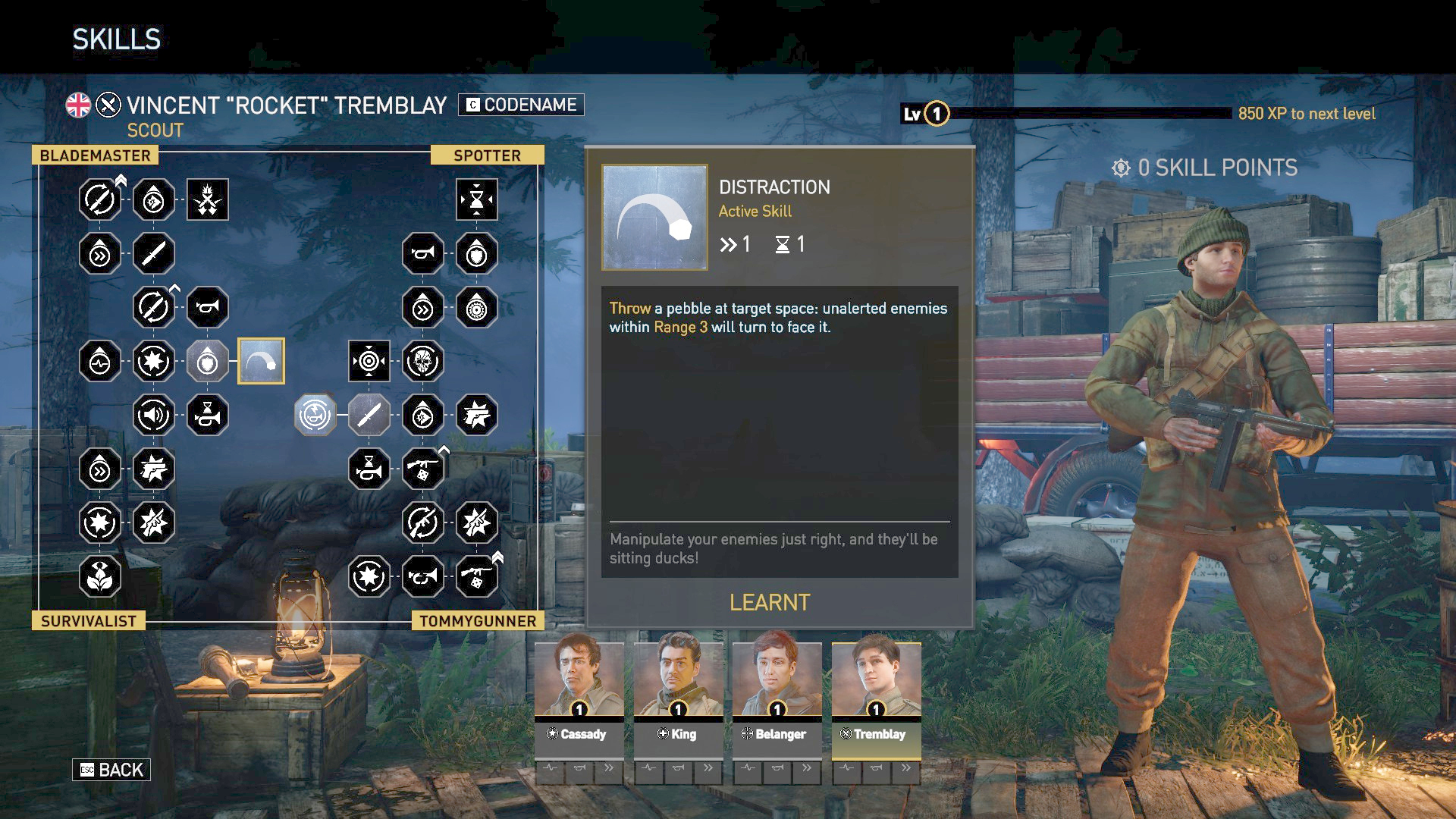
Task: Click the LEARNT status button
Action: (770, 603)
